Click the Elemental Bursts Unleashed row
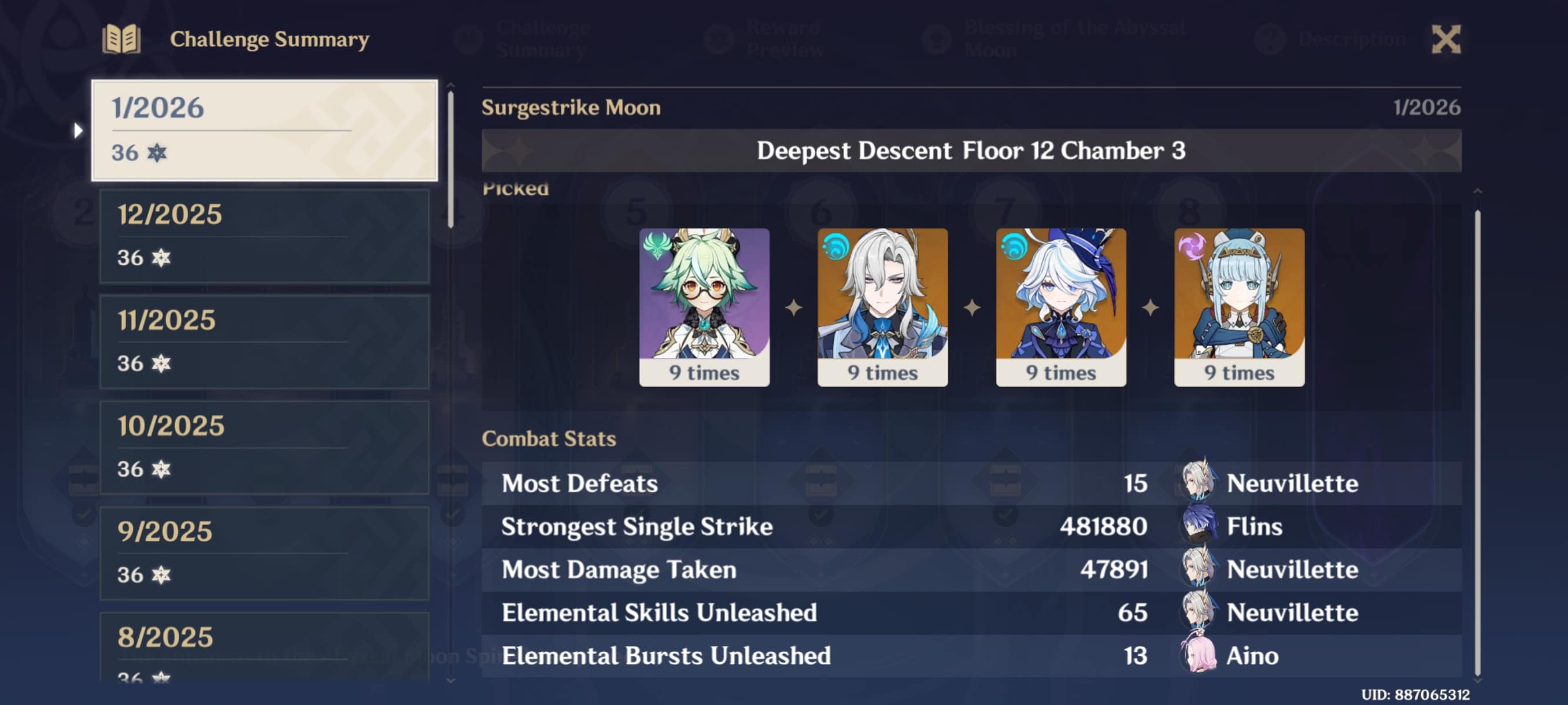The height and width of the screenshot is (705, 1568). 971,656
